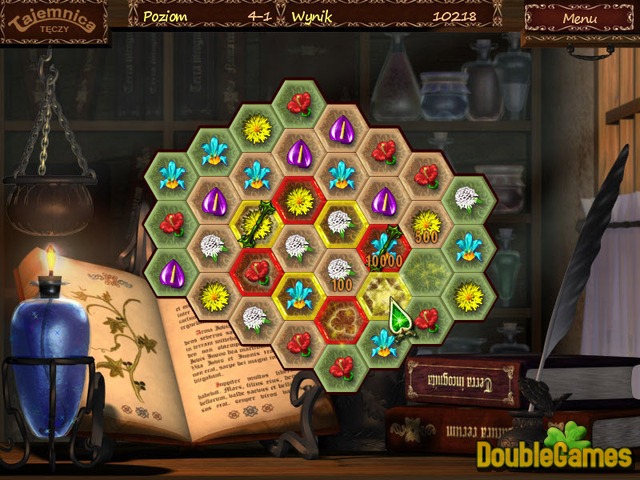The height and width of the screenshot is (480, 640).
Task: Click the yellow-bordered white flower tile
Action: [x=341, y=222]
